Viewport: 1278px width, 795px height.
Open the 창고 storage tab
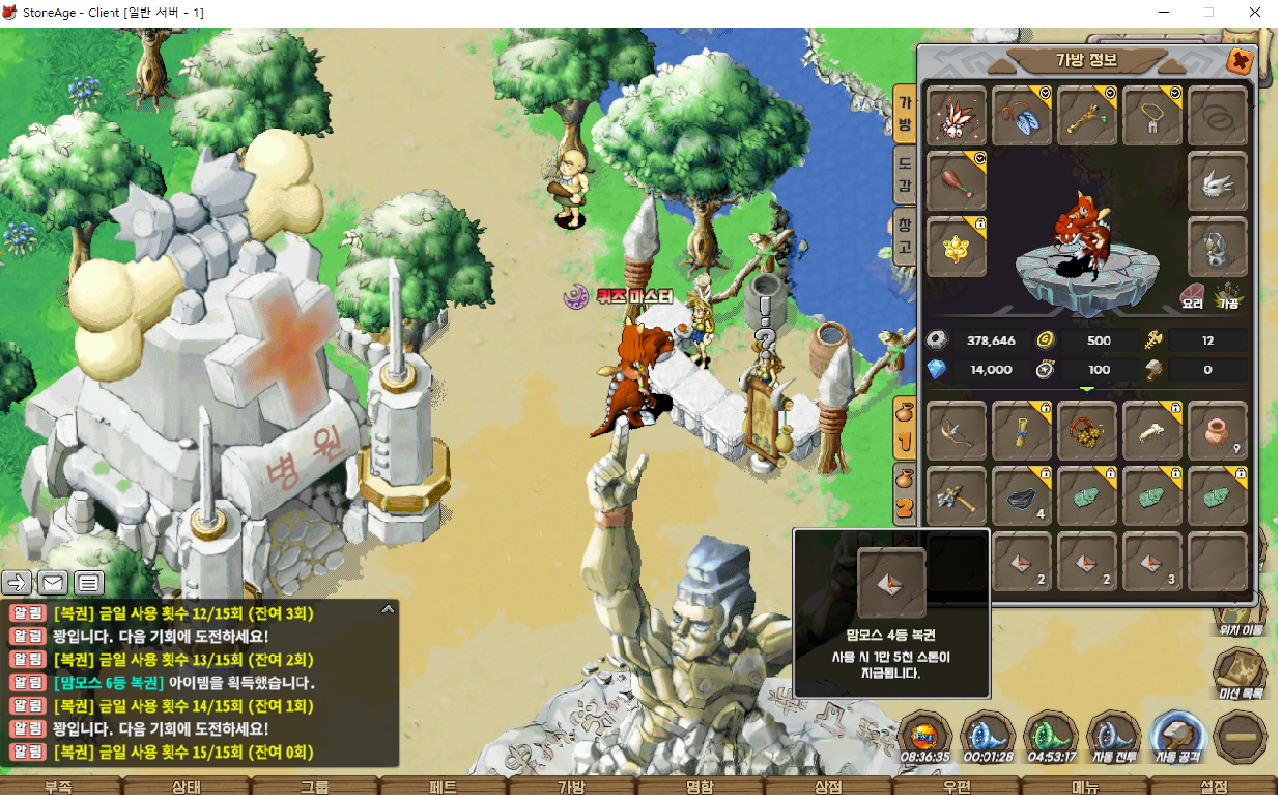(904, 237)
